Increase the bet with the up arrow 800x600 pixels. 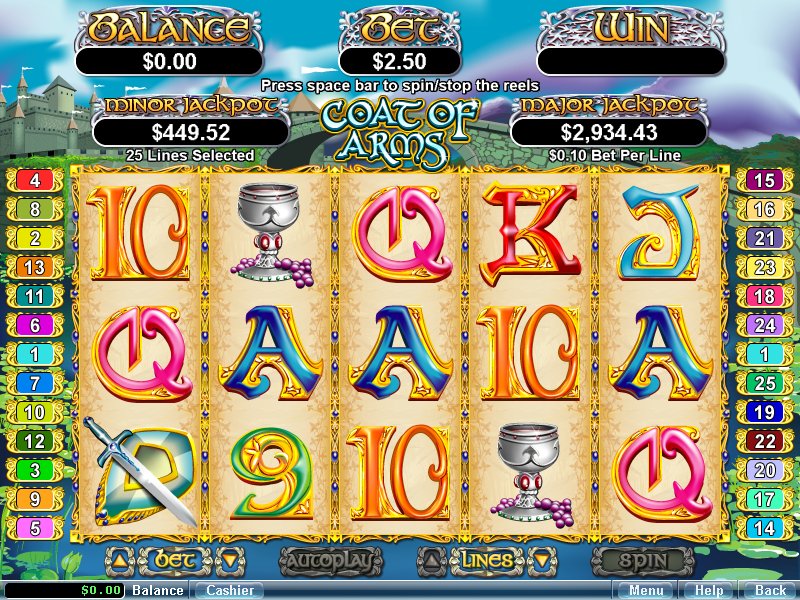pos(118,560)
